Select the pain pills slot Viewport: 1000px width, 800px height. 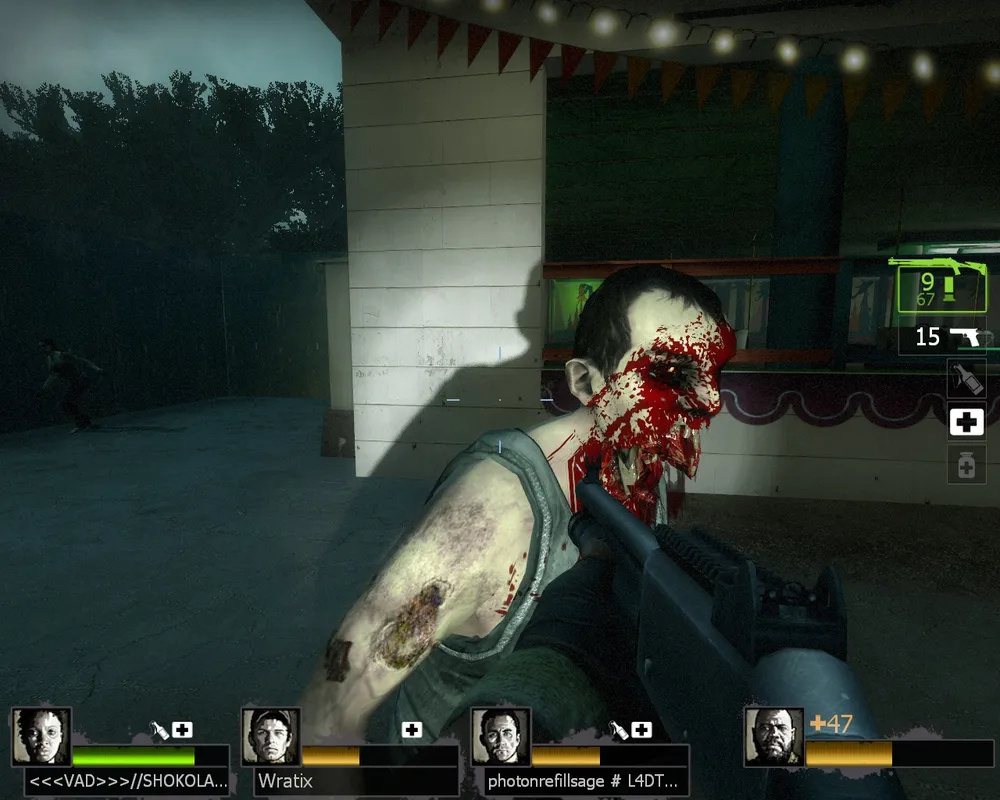pyautogui.click(x=966, y=464)
